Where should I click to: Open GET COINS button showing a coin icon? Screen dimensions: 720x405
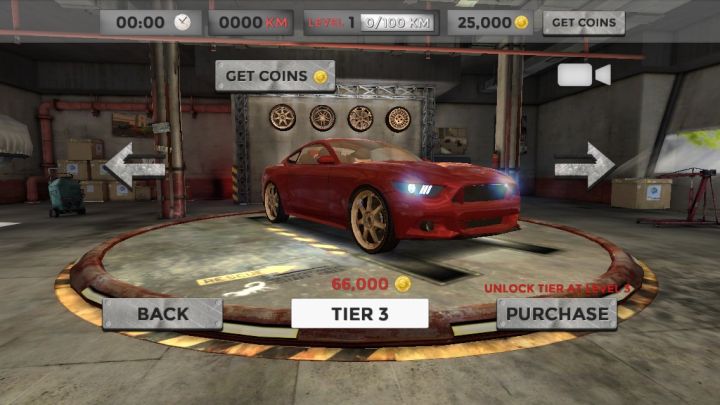click(x=275, y=75)
